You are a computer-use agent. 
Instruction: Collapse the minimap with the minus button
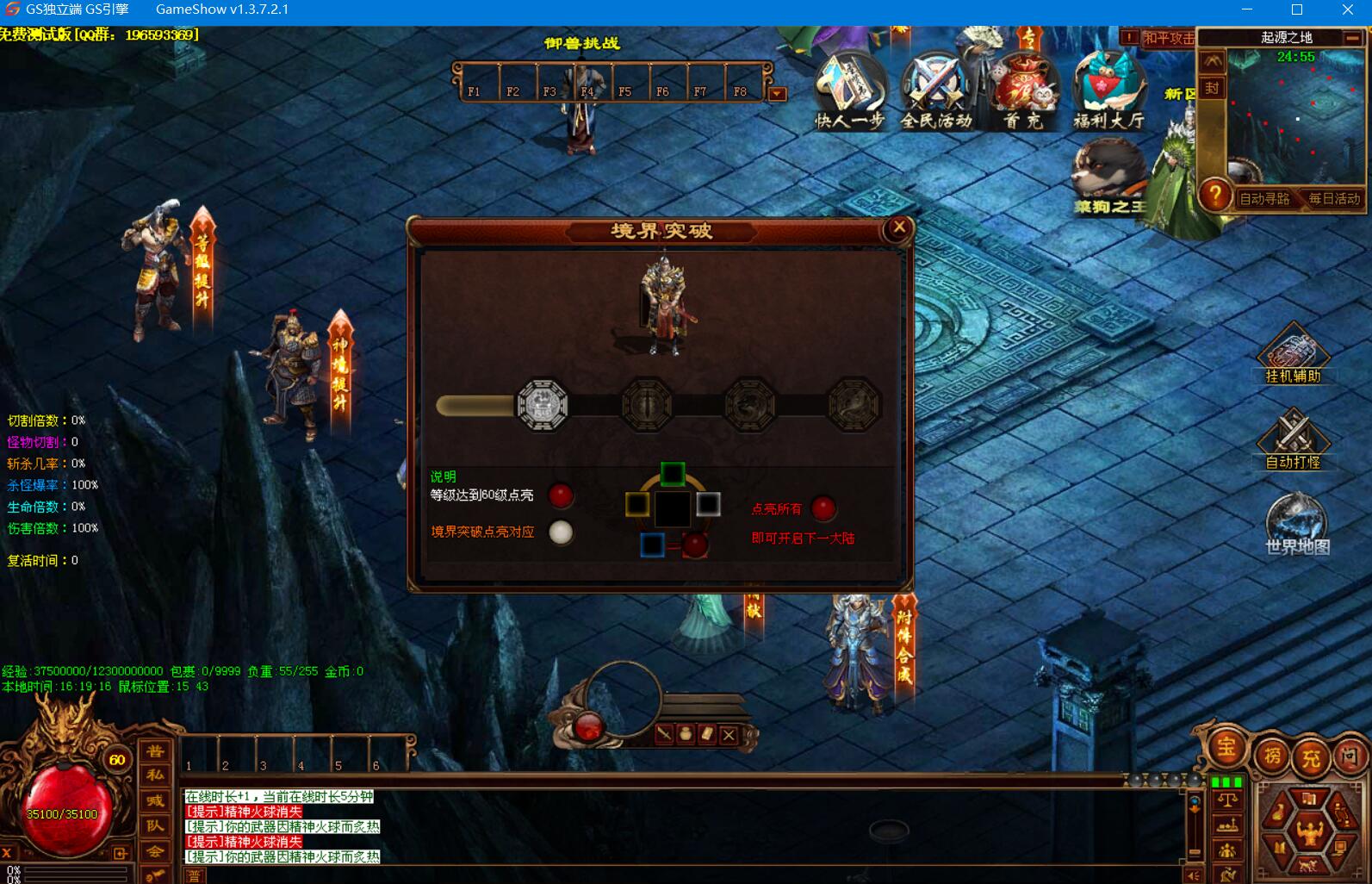click(x=1352, y=38)
